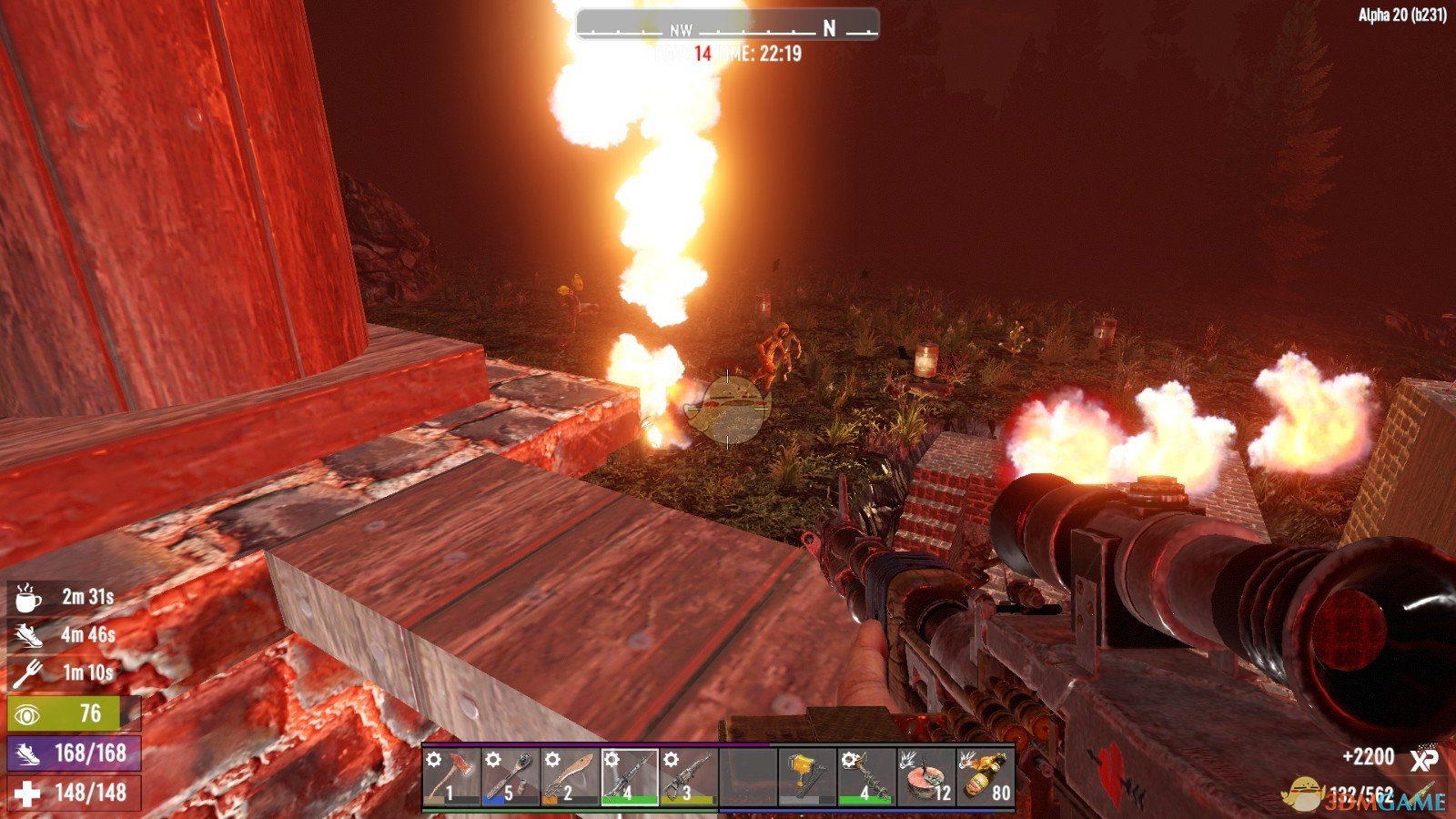The width and height of the screenshot is (1456, 819).
Task: Click the running shoe buff icon
Action: tap(27, 635)
